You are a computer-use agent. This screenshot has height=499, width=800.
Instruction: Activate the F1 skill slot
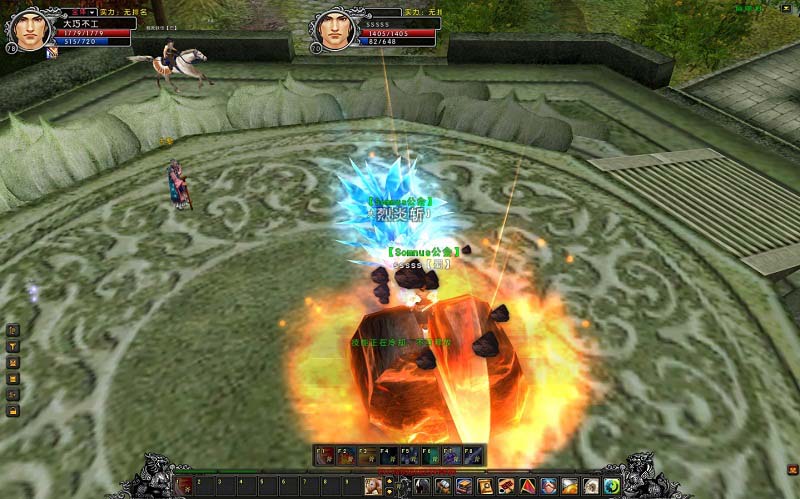click(x=324, y=455)
